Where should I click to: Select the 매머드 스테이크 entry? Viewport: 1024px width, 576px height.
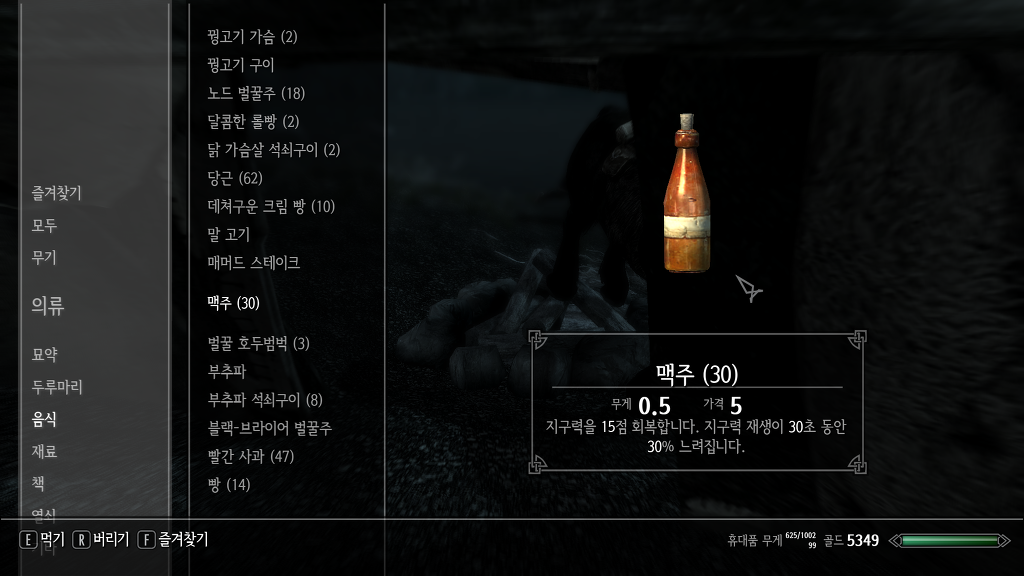(253, 263)
